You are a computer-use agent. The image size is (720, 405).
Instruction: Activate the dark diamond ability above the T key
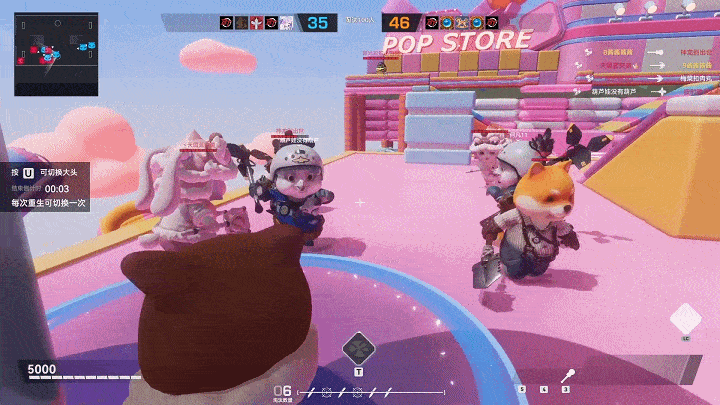[357, 348]
